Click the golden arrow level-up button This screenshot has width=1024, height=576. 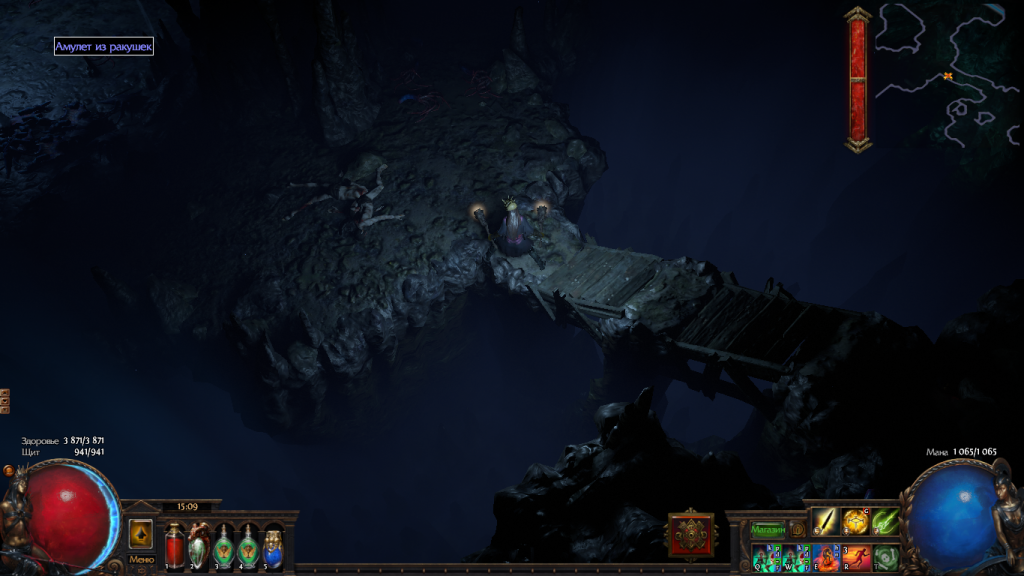tap(140, 534)
